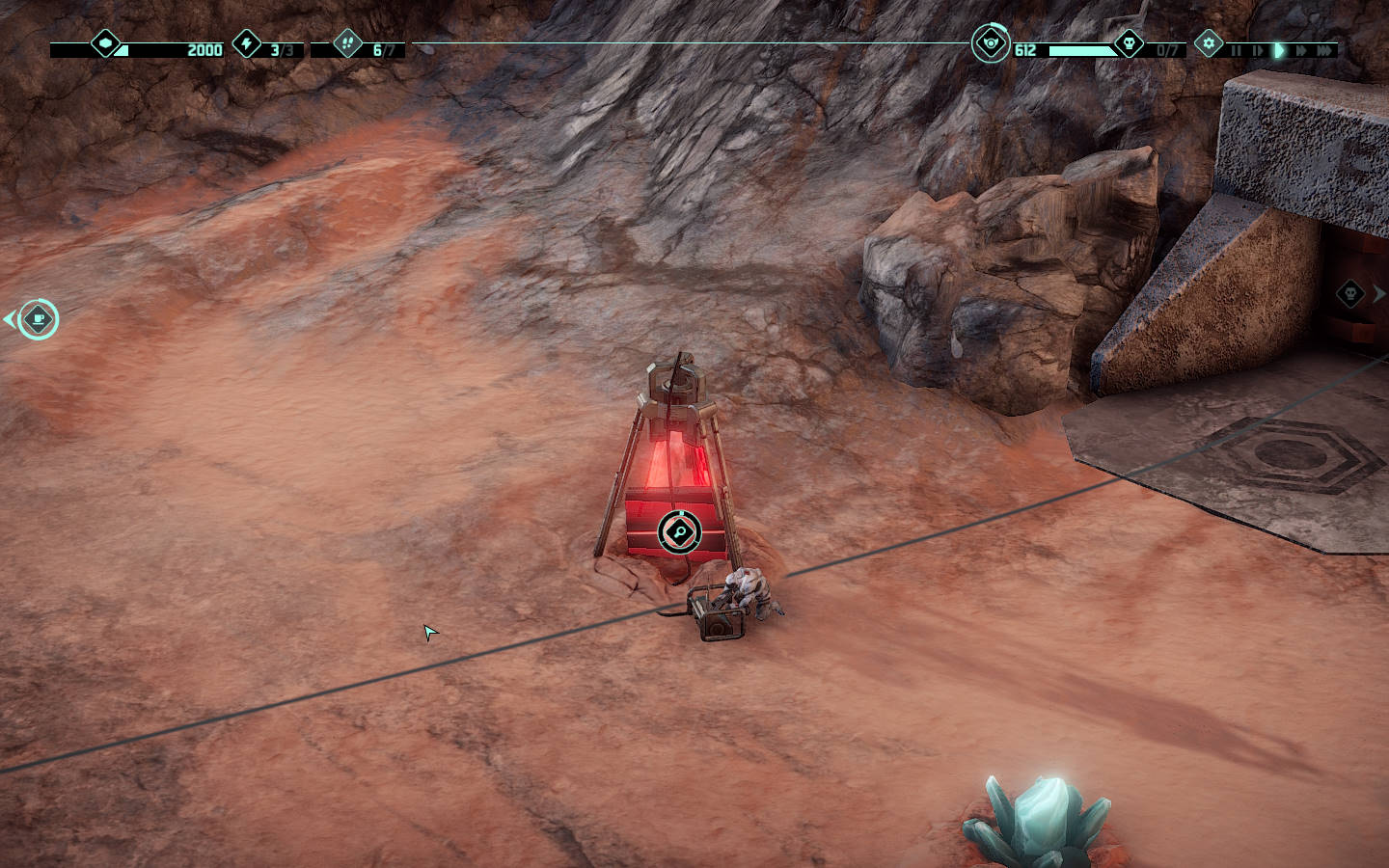This screenshot has width=1389, height=868.
Task: Select normal play speed
Action: click(x=1279, y=50)
